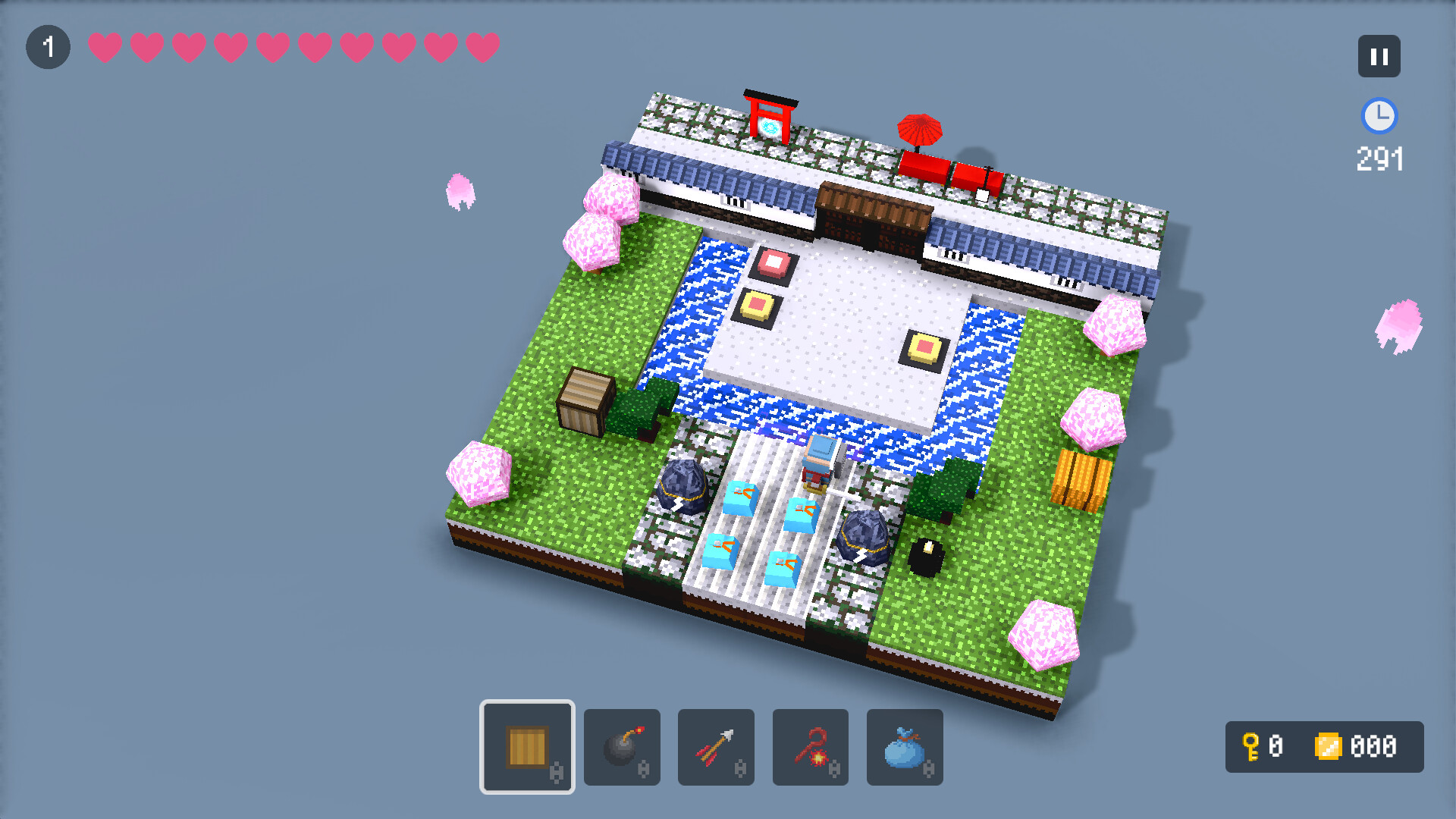This screenshot has height=819, width=1456.
Task: Click the gold coin counter icon
Action: click(1329, 748)
